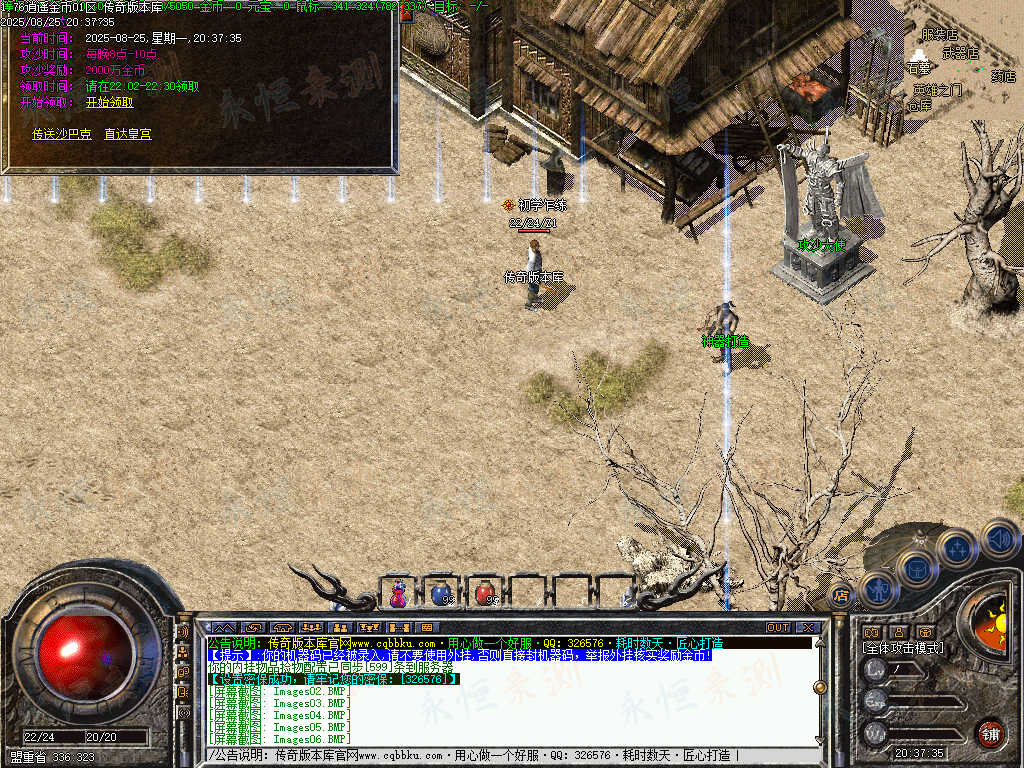
Task: Click the OUT button on chat bar
Action: pyautogui.click(x=778, y=627)
